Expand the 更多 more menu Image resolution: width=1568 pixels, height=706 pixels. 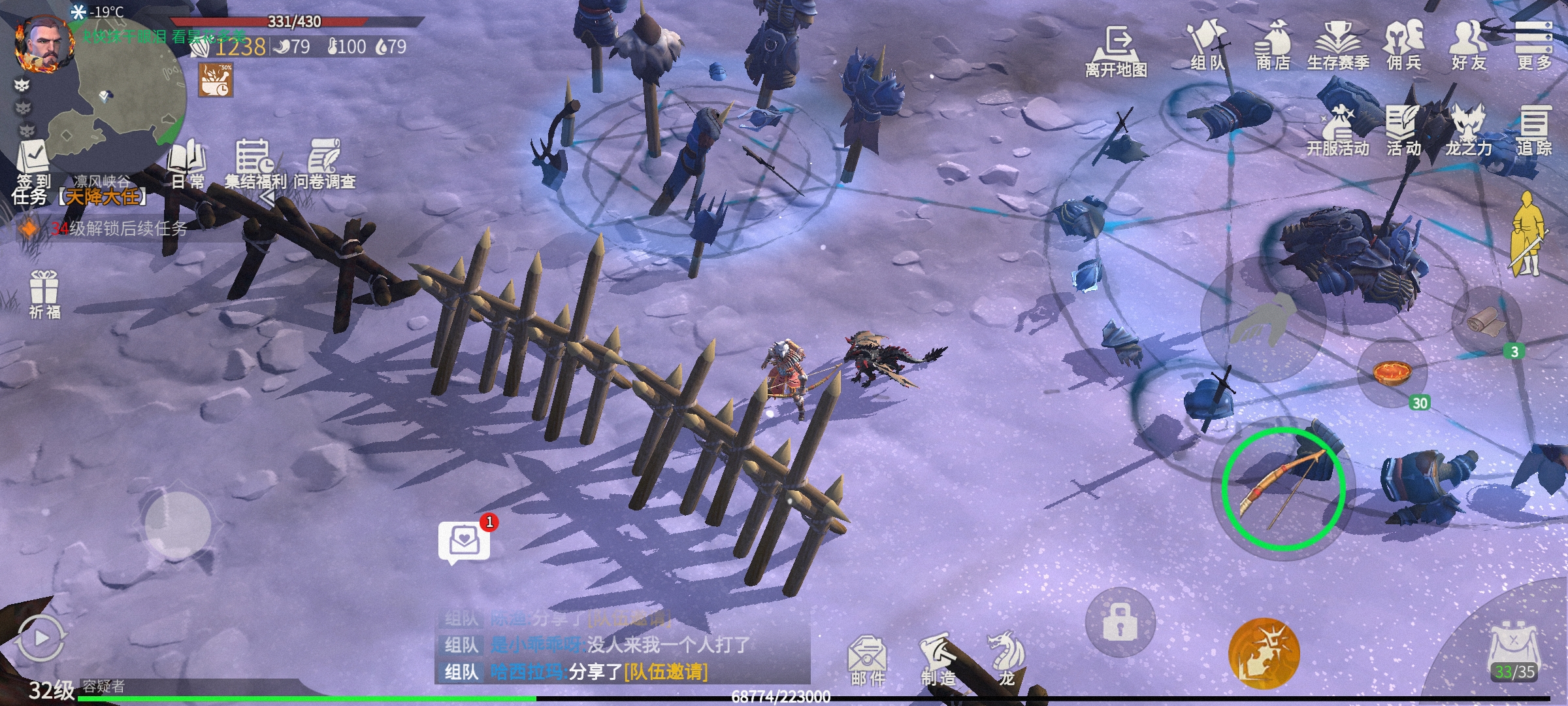pos(1533,44)
